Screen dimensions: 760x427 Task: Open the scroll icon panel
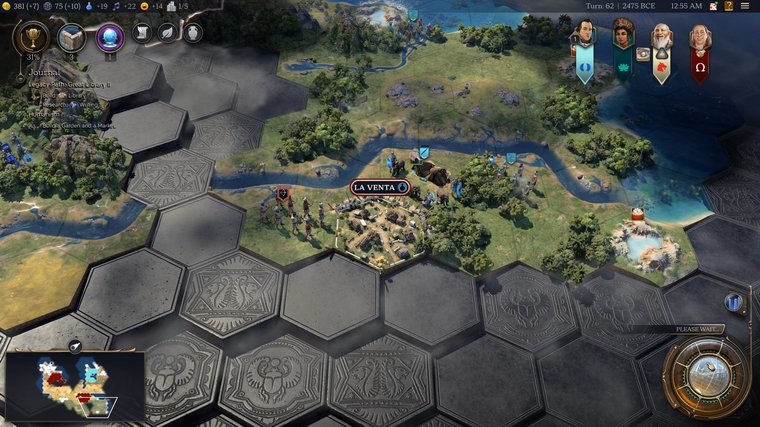coord(141,33)
